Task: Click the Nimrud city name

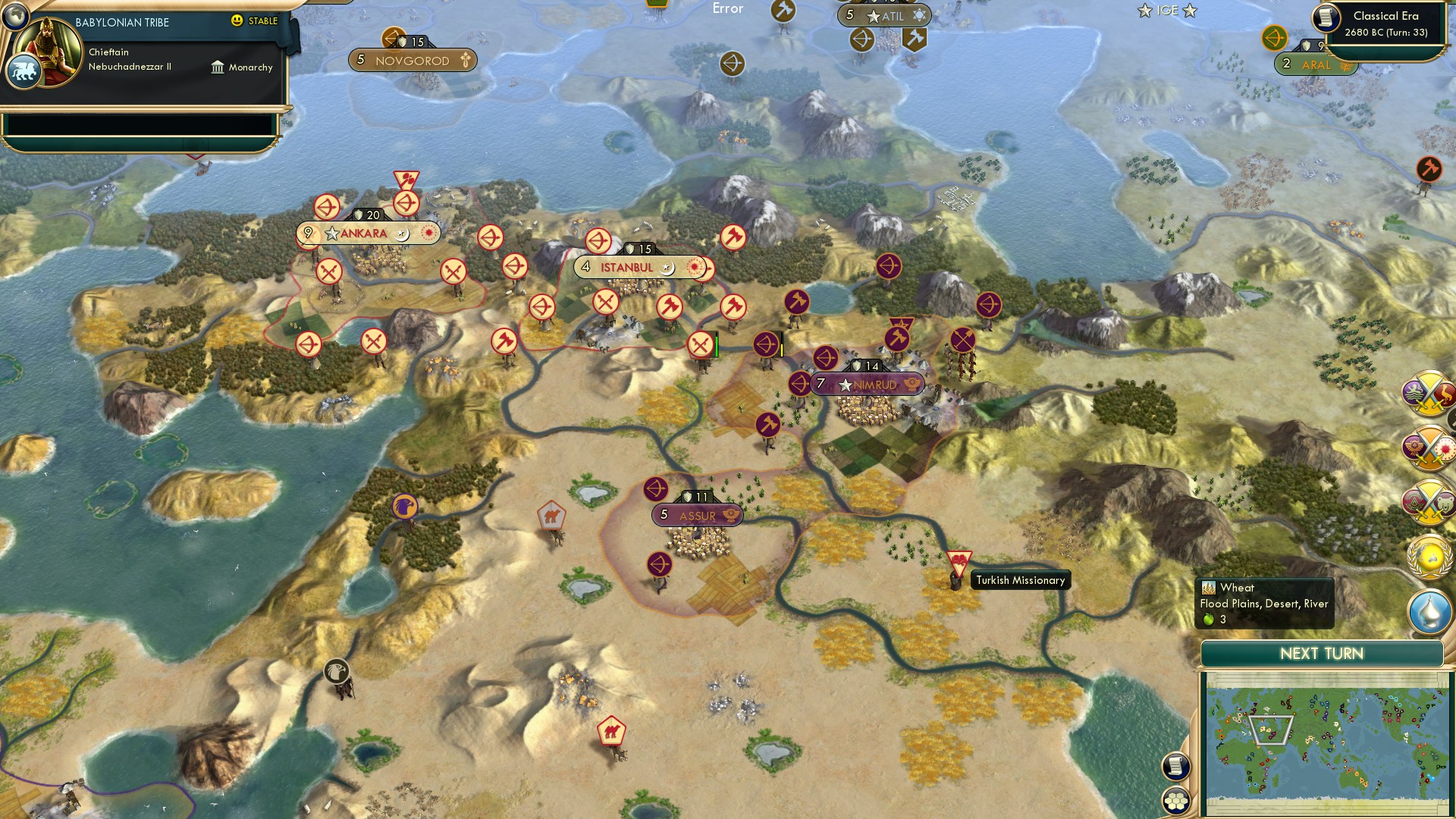Action: (876, 384)
